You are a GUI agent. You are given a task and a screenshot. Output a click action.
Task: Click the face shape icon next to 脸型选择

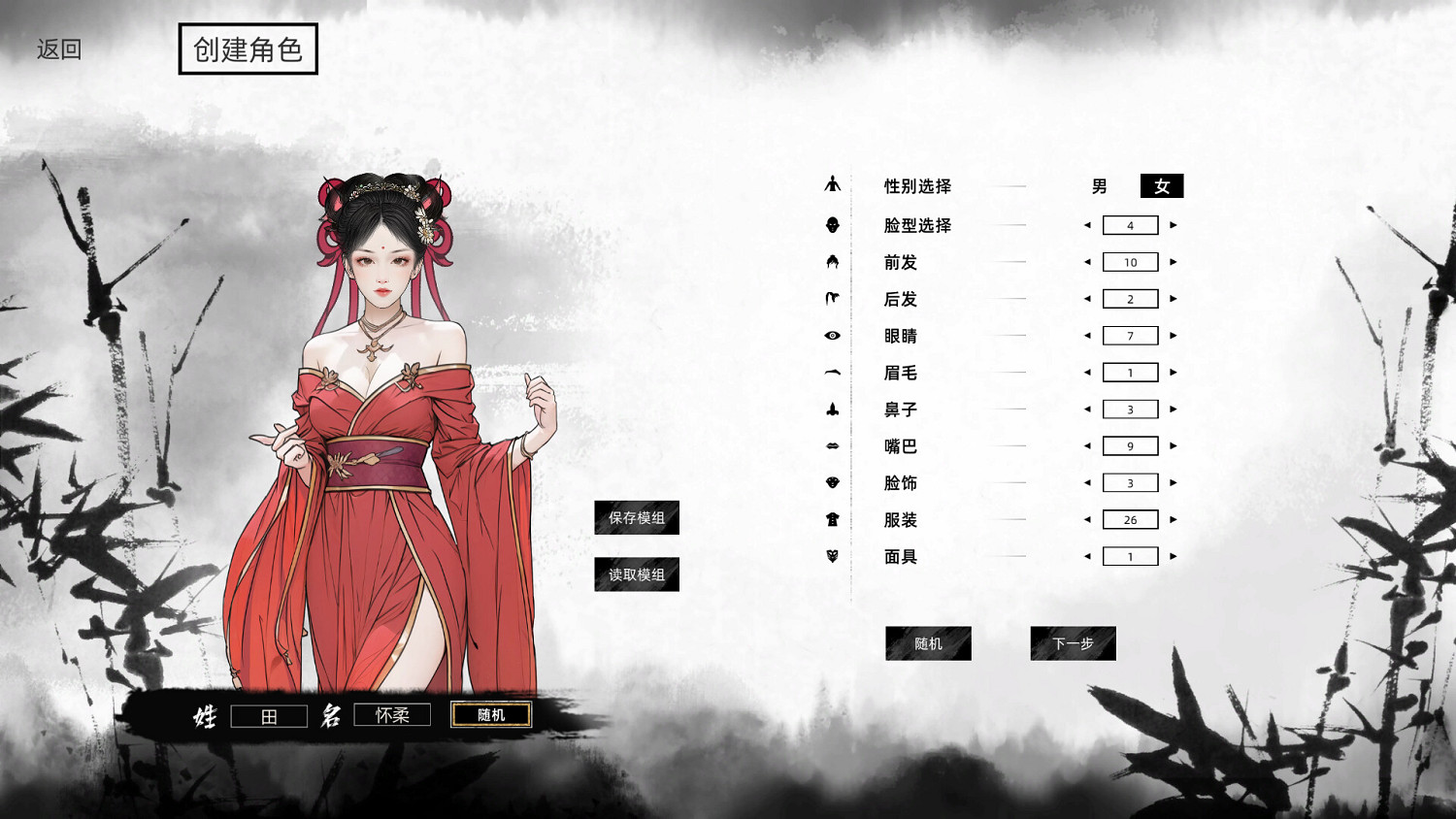coord(833,224)
